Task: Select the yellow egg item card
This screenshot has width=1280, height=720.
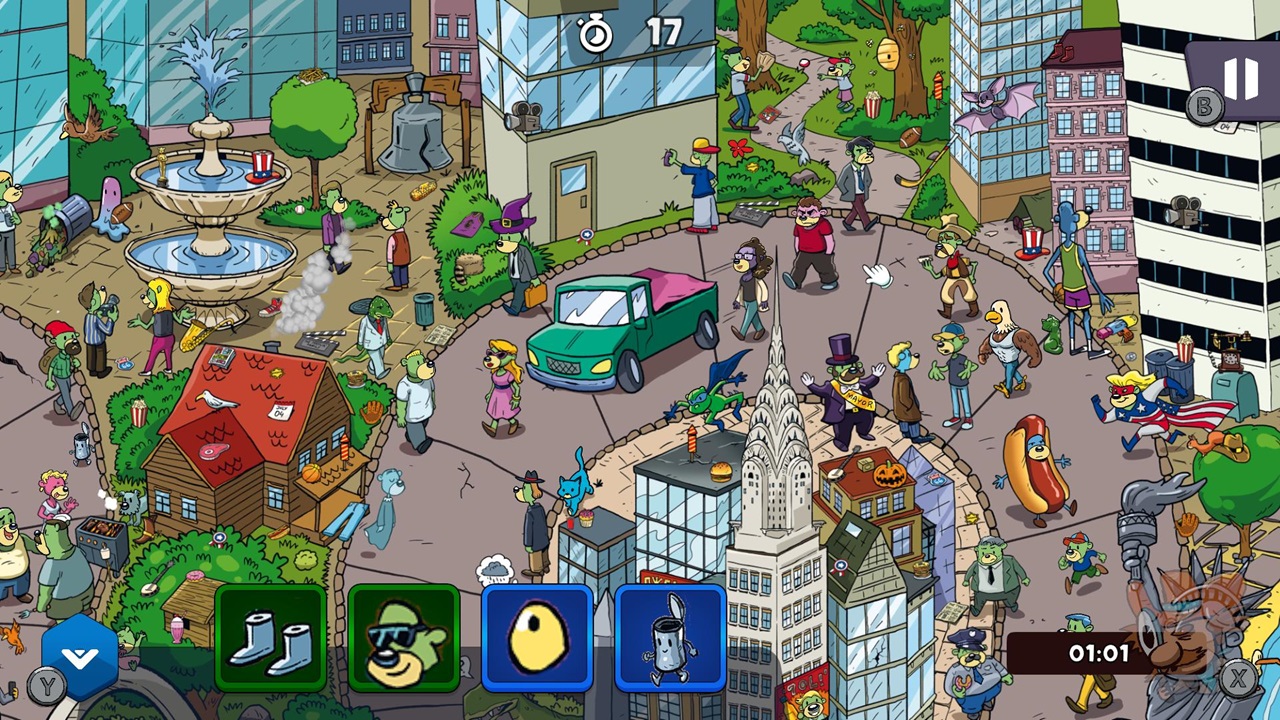Action: pos(538,637)
